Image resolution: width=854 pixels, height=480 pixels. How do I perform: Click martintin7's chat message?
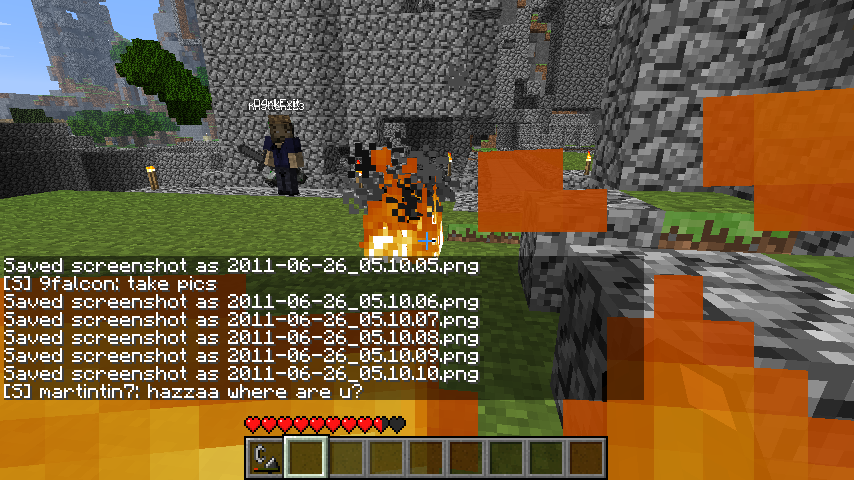(x=182, y=391)
